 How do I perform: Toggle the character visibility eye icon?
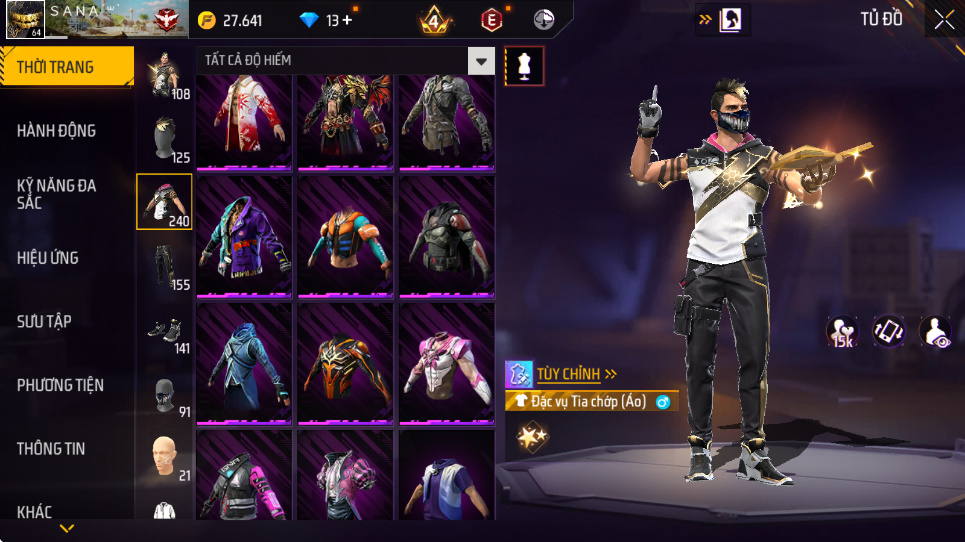936,332
